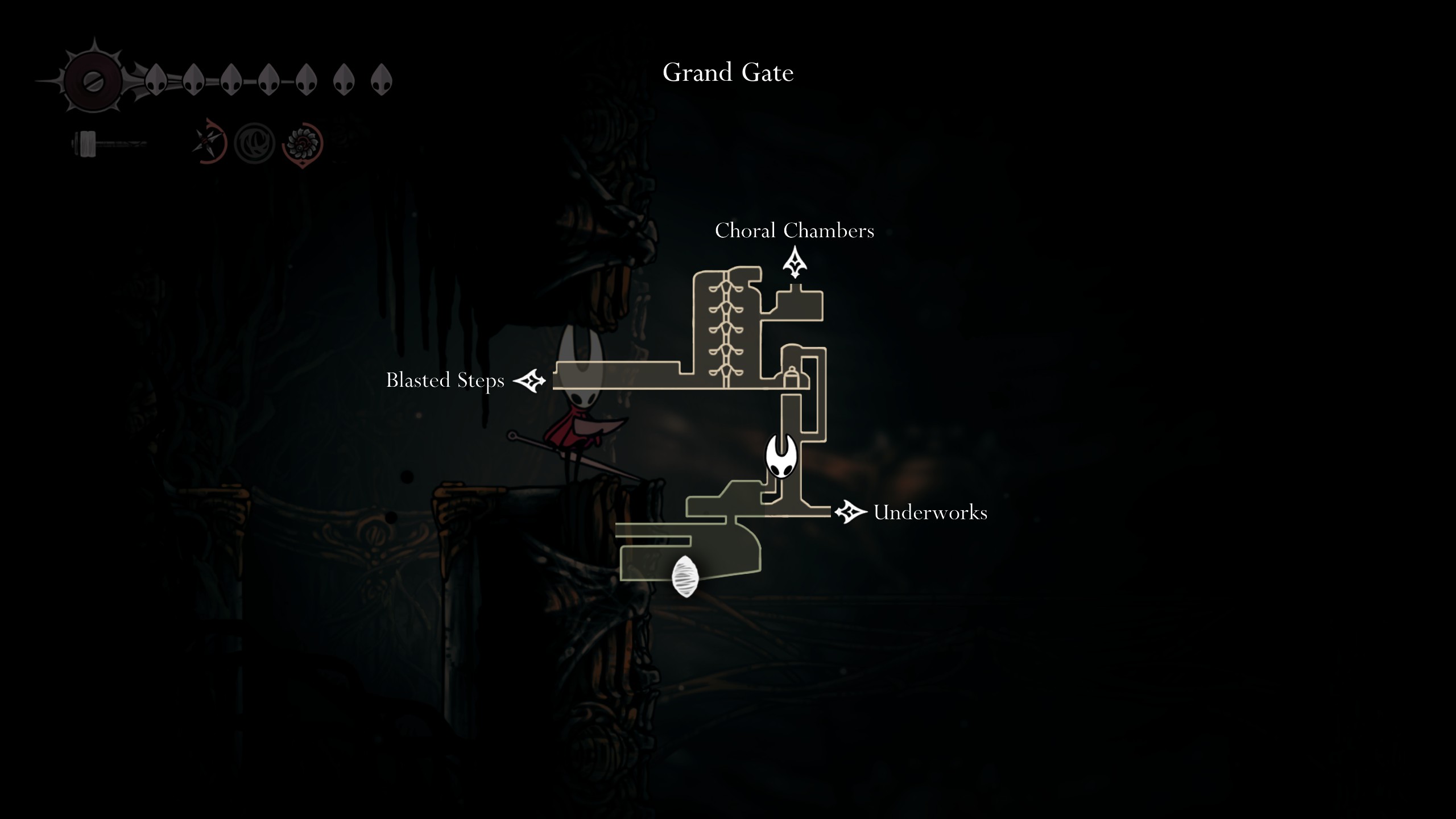The image size is (1456, 819).
Task: Select the white cocoon marker on the map
Action: (685, 576)
